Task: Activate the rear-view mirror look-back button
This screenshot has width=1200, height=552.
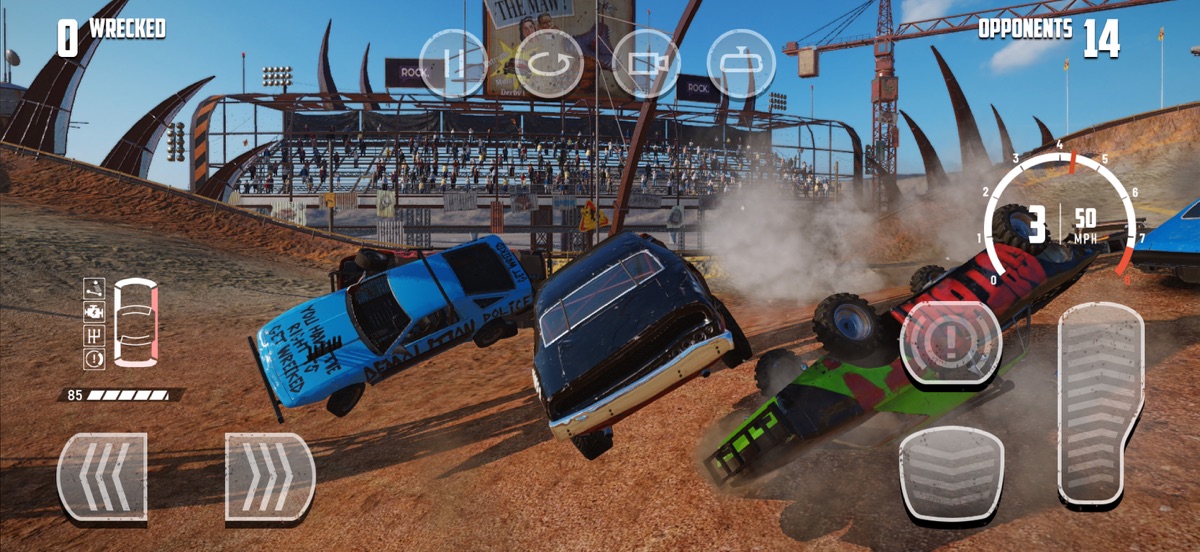Action: (741, 63)
